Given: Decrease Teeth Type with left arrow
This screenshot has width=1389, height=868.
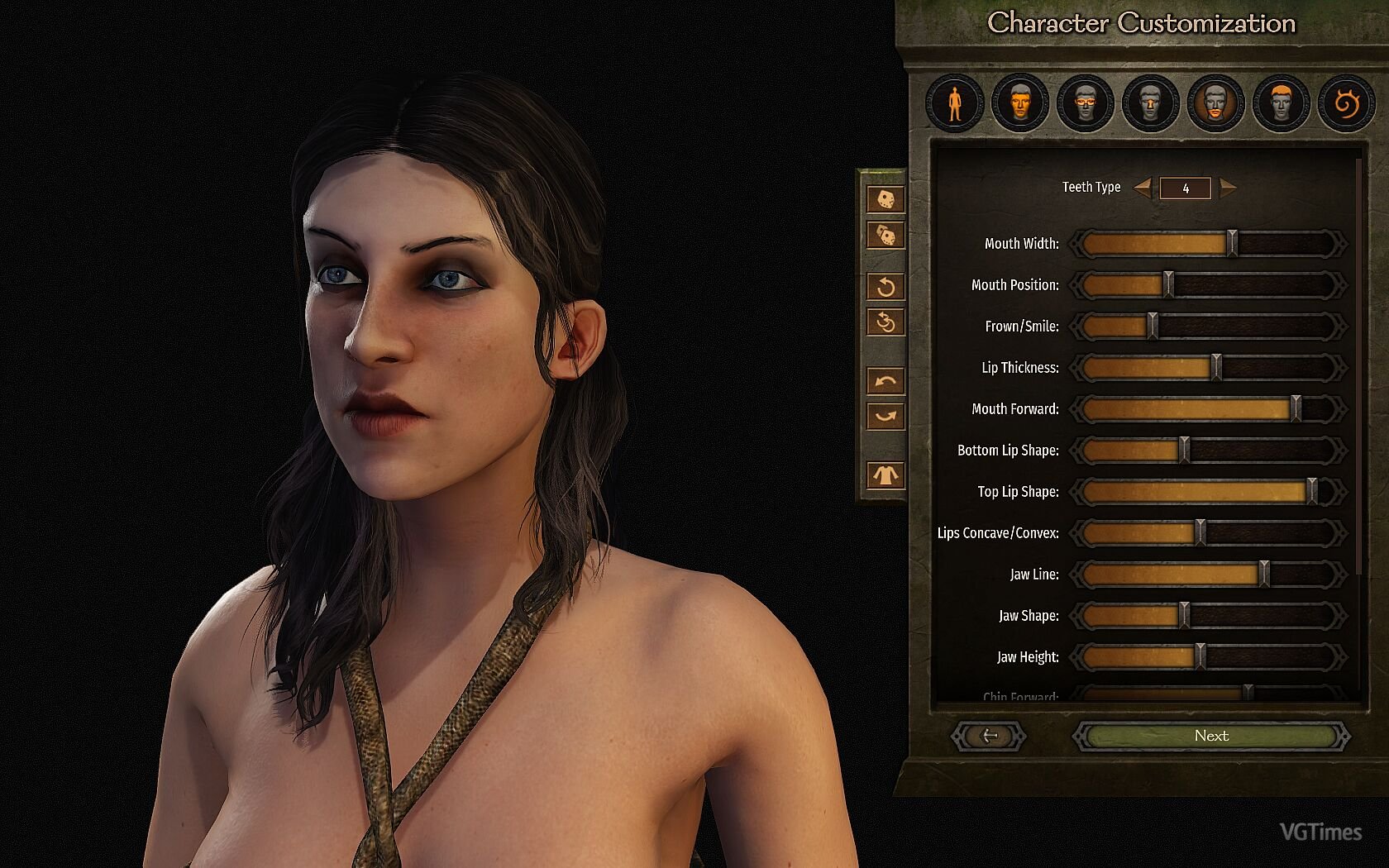Looking at the screenshot, I should coord(1143,188).
